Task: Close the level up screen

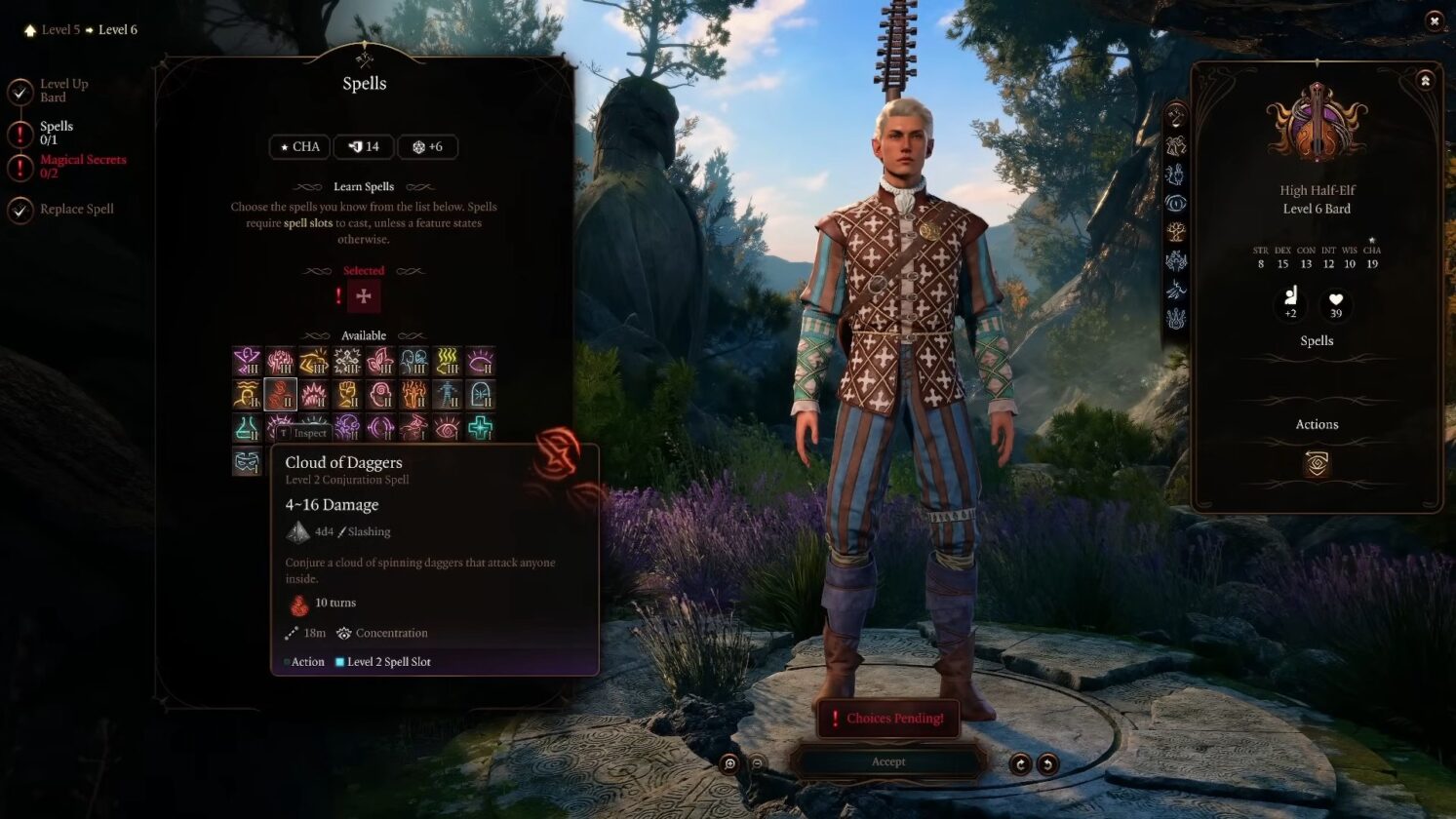Action: (x=1434, y=20)
